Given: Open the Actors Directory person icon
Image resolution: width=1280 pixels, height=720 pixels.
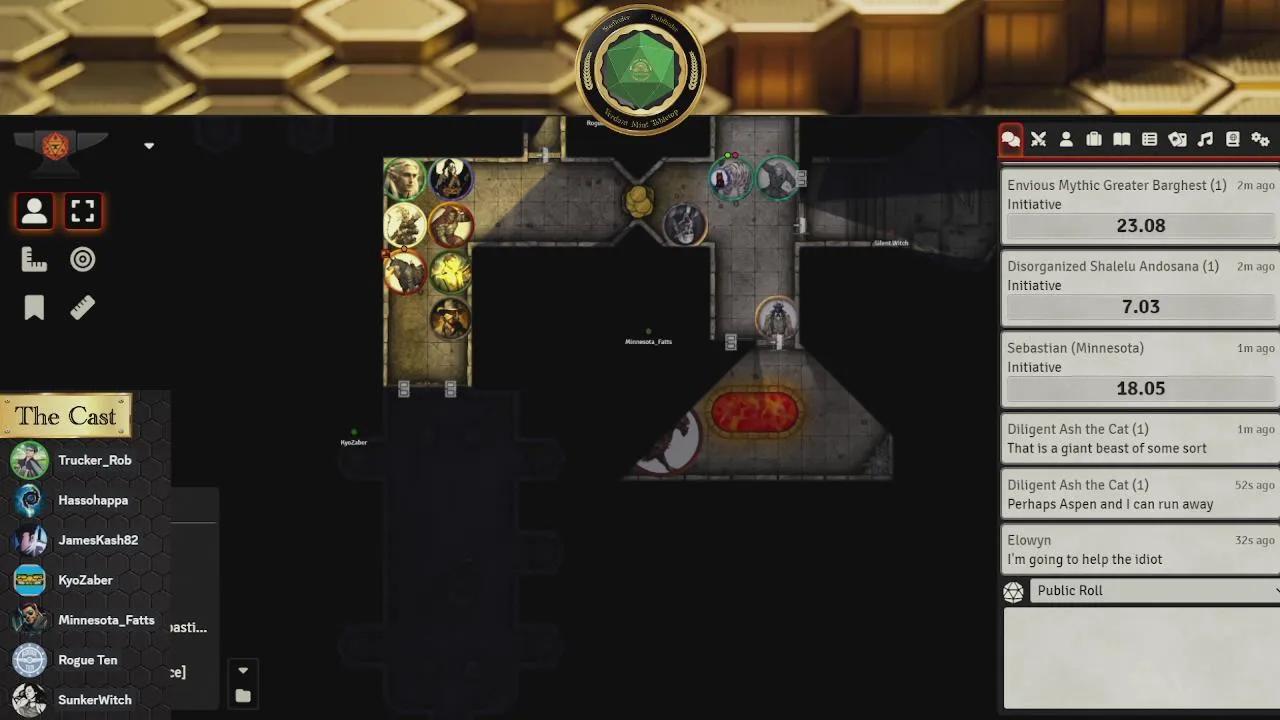Looking at the screenshot, I should pyautogui.click(x=1066, y=139).
